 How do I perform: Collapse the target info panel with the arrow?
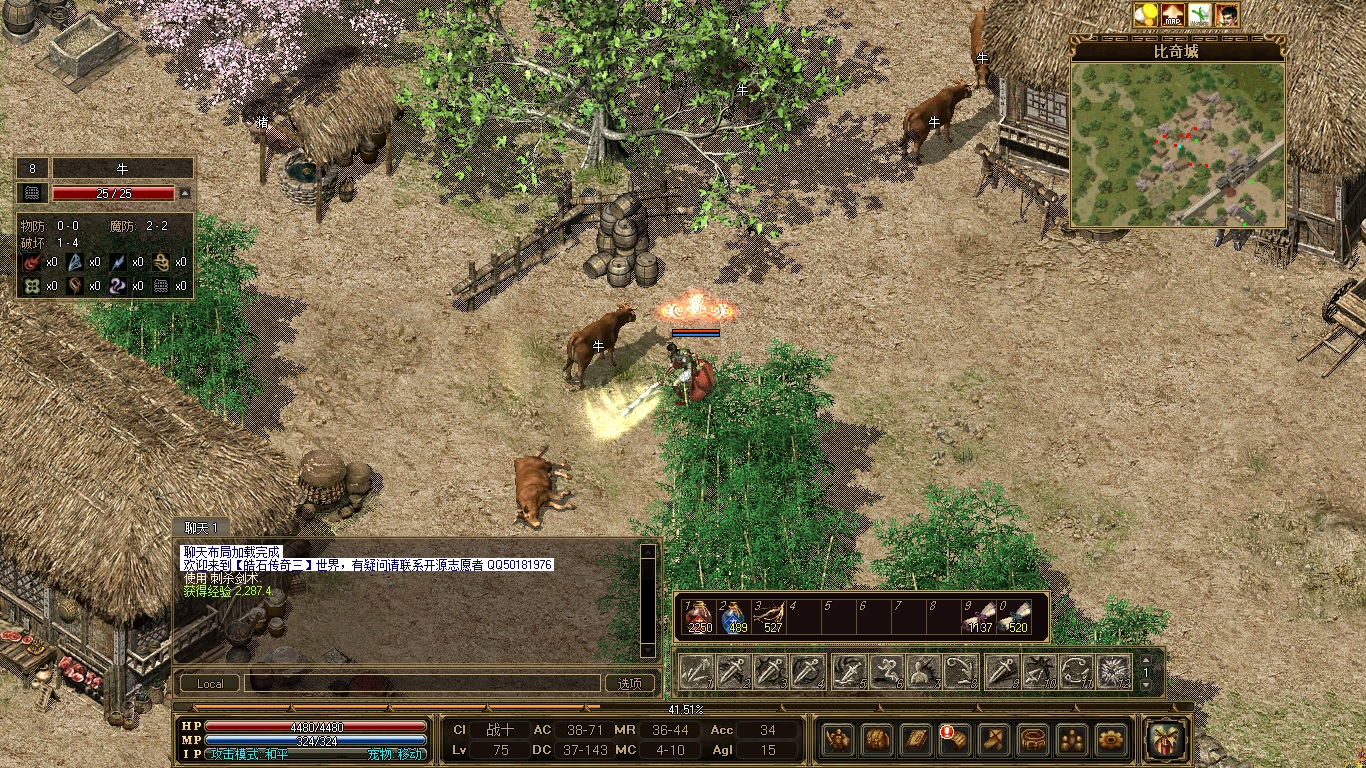[x=184, y=193]
